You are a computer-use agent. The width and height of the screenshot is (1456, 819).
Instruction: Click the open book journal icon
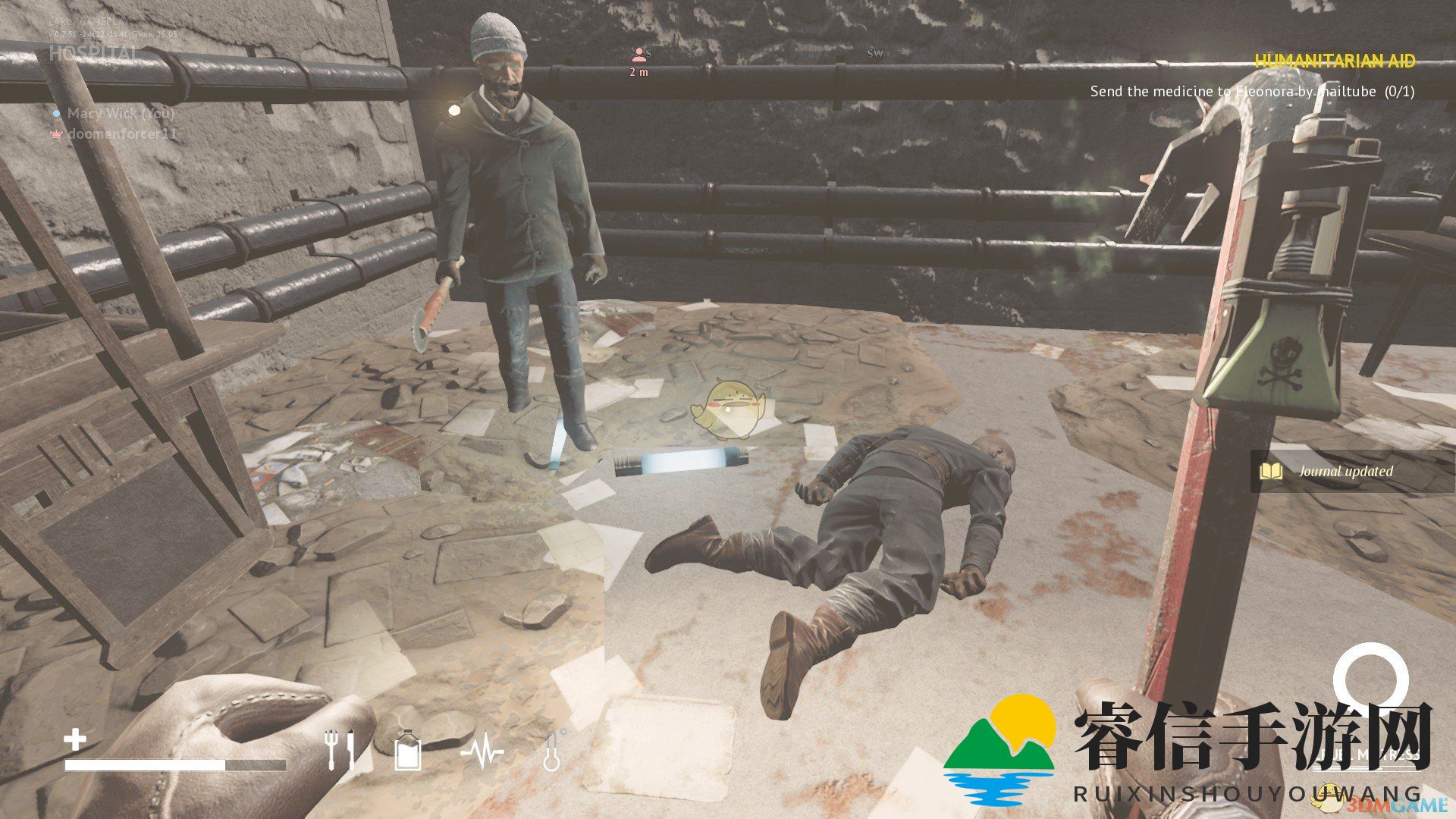(x=1271, y=472)
